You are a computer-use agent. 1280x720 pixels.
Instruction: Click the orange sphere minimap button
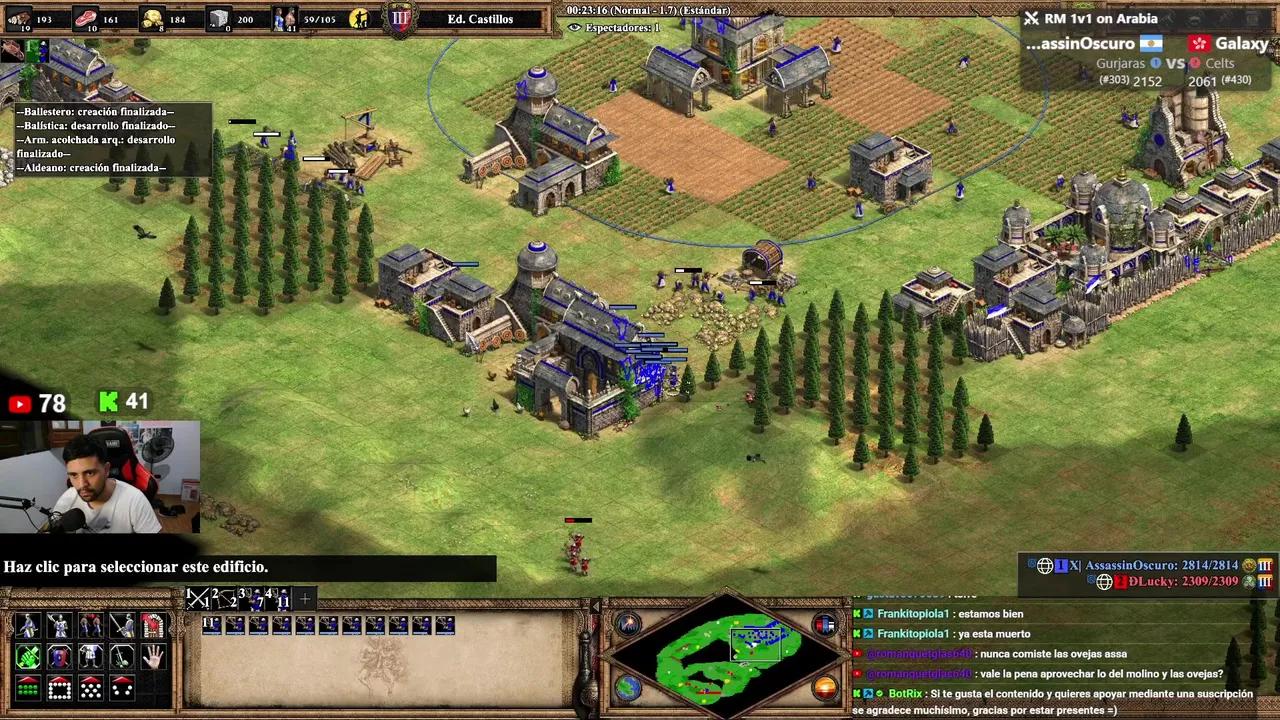pyautogui.click(x=825, y=687)
